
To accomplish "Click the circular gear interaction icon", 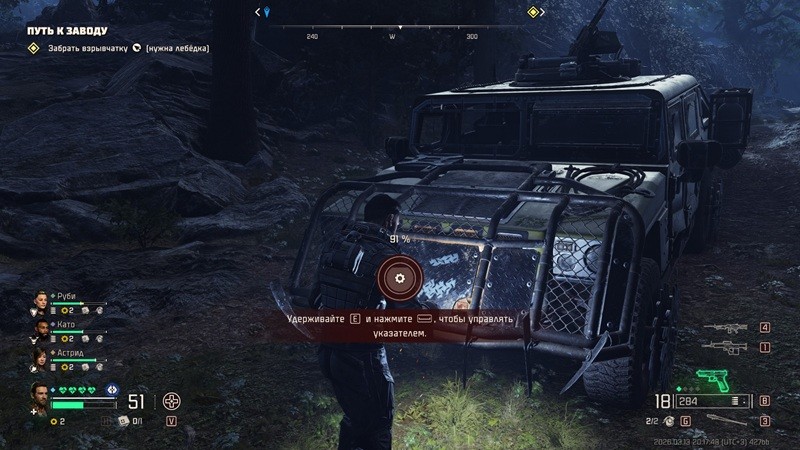I will (399, 277).
